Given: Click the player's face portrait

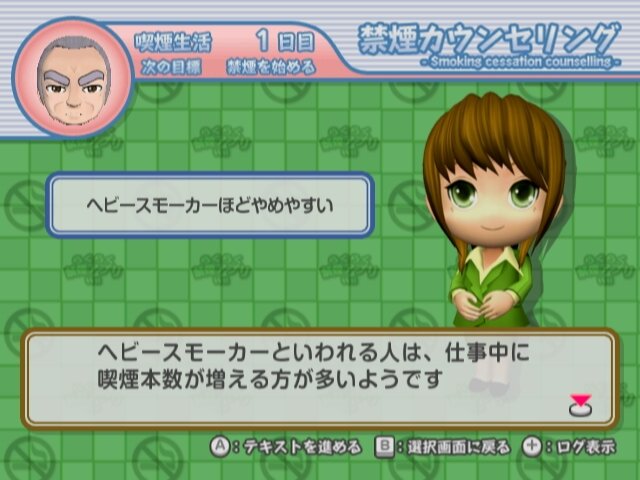Looking at the screenshot, I should [72, 77].
